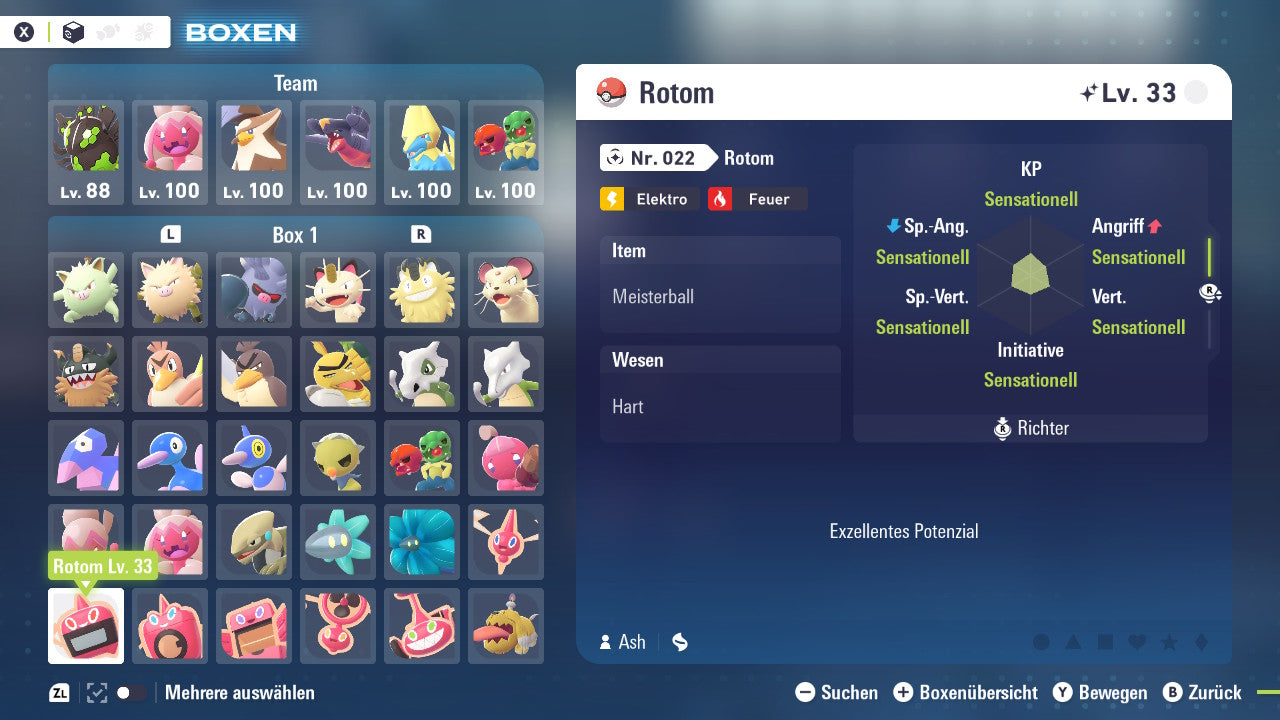This screenshot has height=720, width=1280.
Task: Open the Boxenübersicht
Action: tap(966, 692)
